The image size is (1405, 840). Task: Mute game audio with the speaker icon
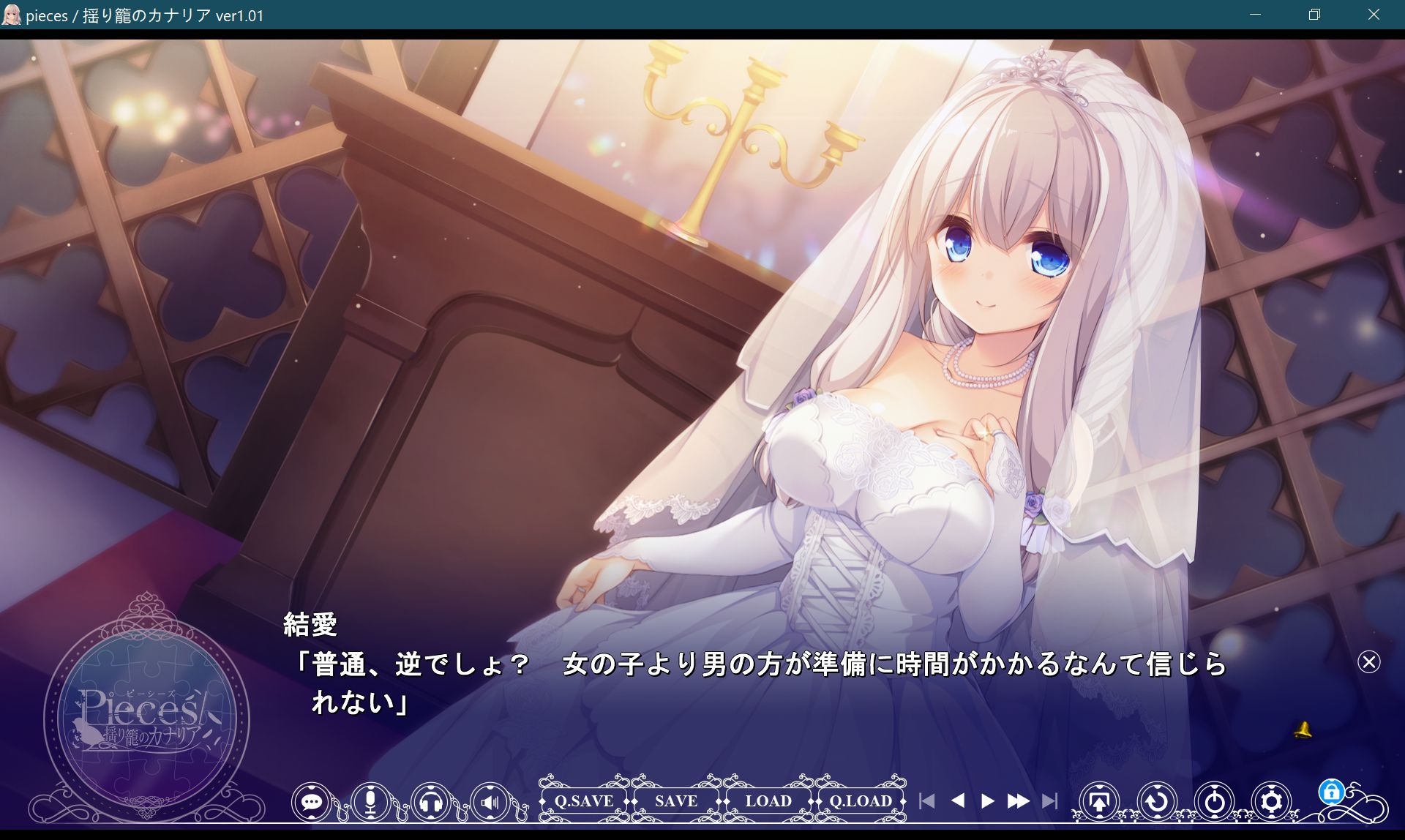click(x=490, y=801)
